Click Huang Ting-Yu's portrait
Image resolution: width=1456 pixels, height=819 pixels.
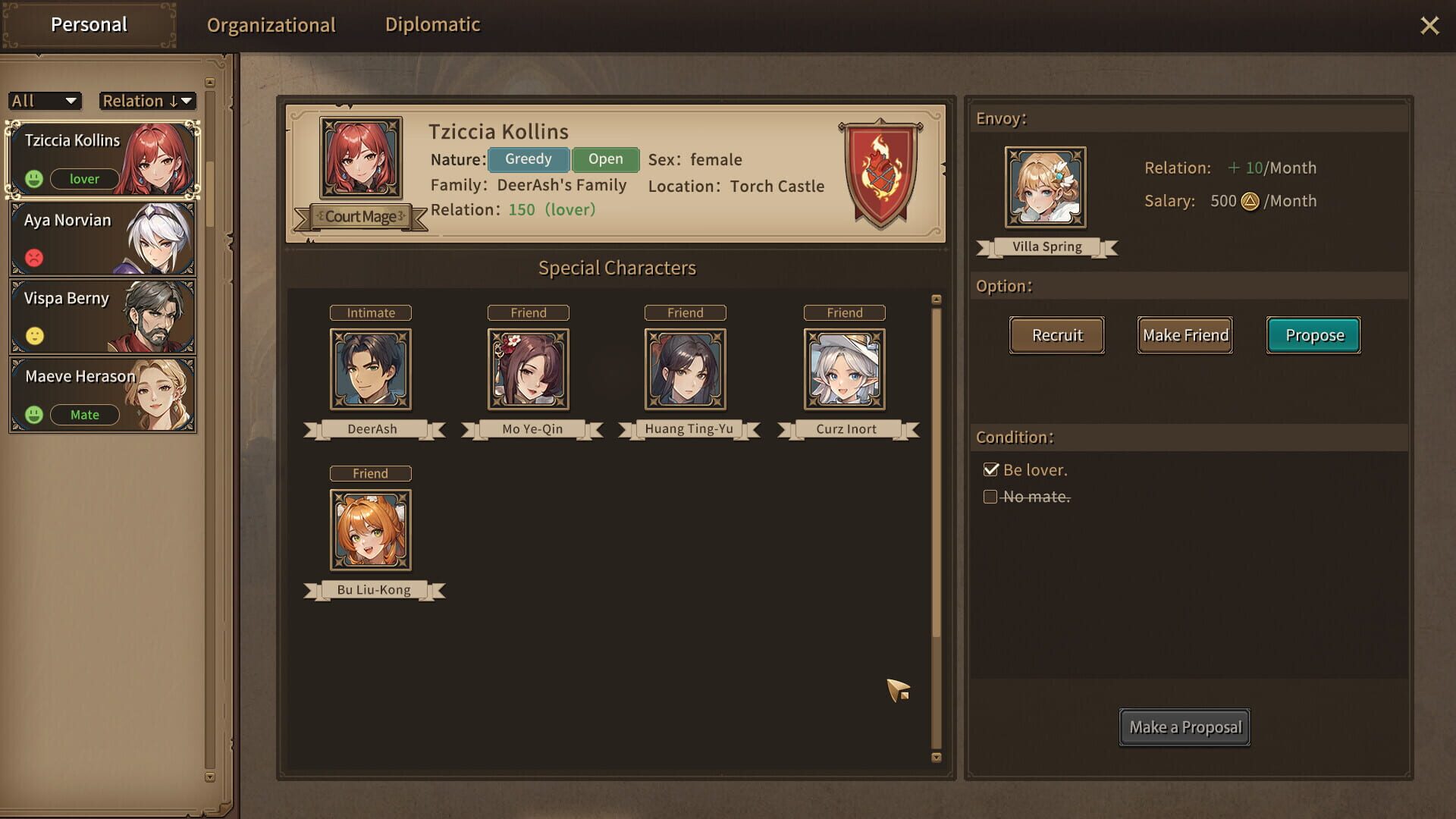685,369
